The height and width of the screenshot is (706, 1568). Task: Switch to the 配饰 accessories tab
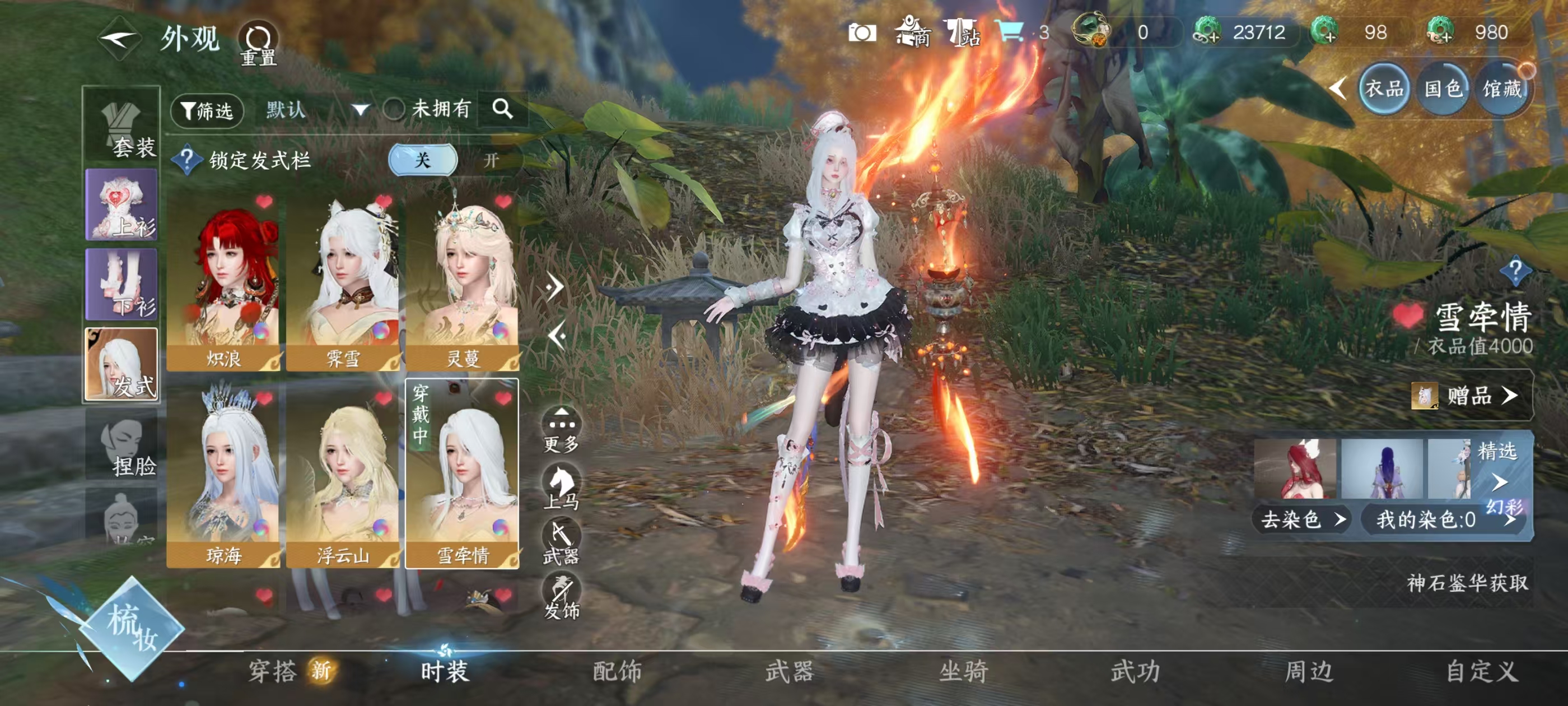[617, 671]
